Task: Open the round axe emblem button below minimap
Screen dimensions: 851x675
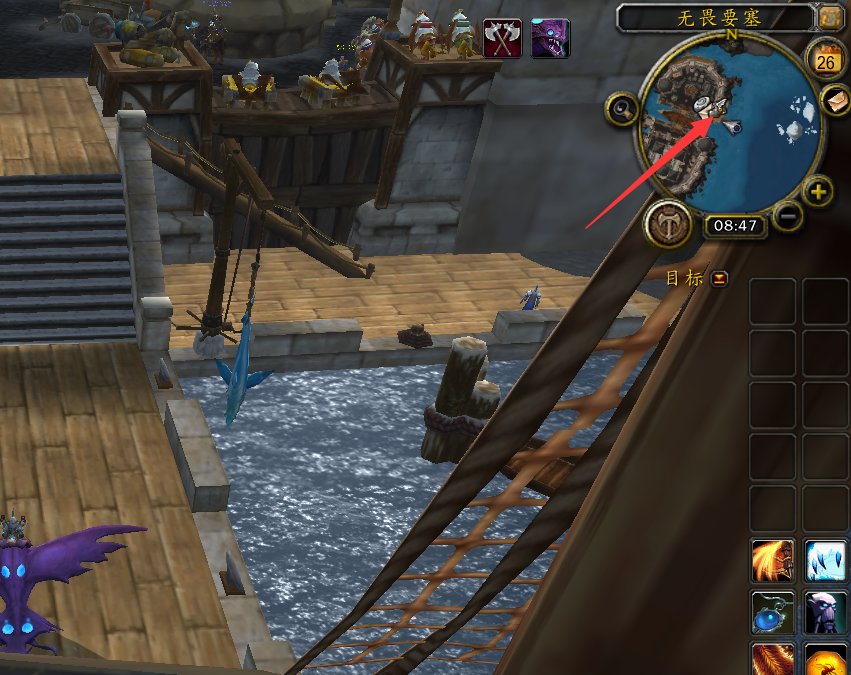Action: [x=666, y=224]
